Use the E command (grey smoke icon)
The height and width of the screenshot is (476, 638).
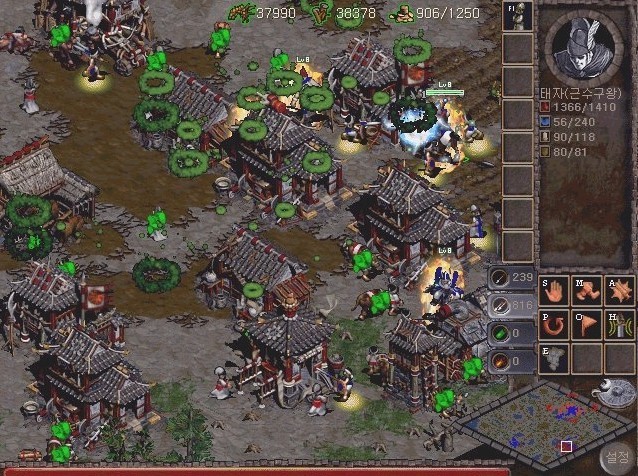pyautogui.click(x=554, y=359)
